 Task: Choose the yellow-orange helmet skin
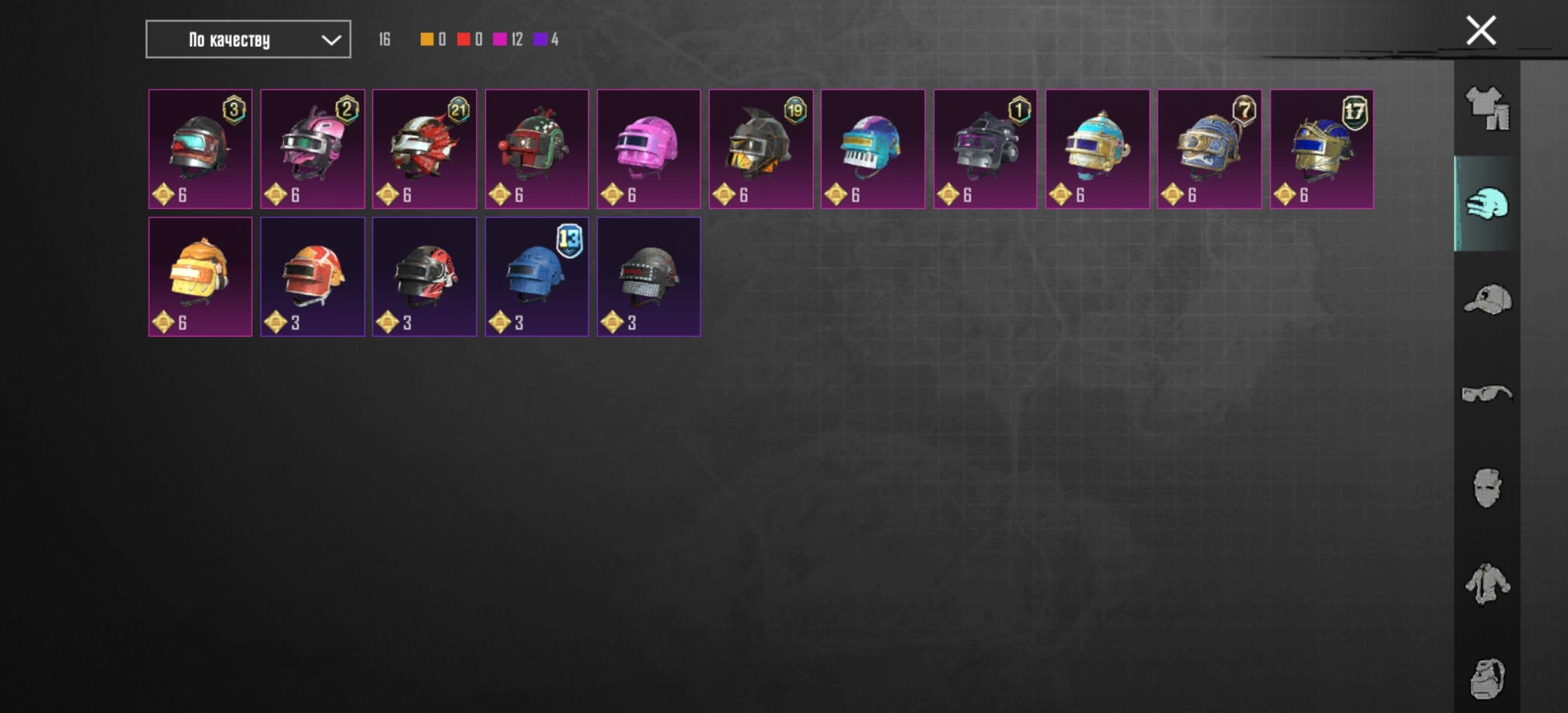pos(200,277)
